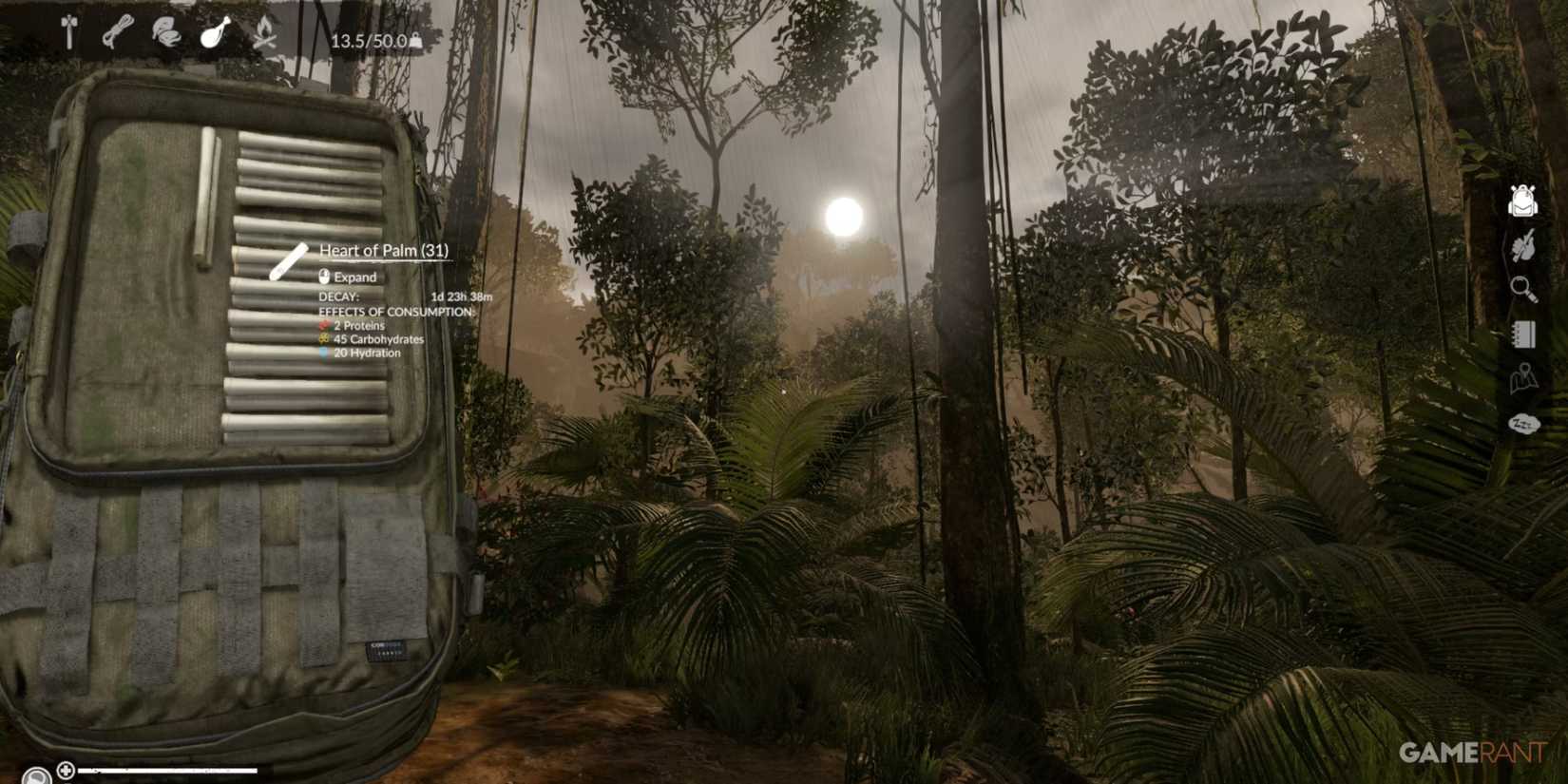The image size is (1568, 784).
Task: Open the backpack icon in the right sidebar
Action: coord(1521,201)
